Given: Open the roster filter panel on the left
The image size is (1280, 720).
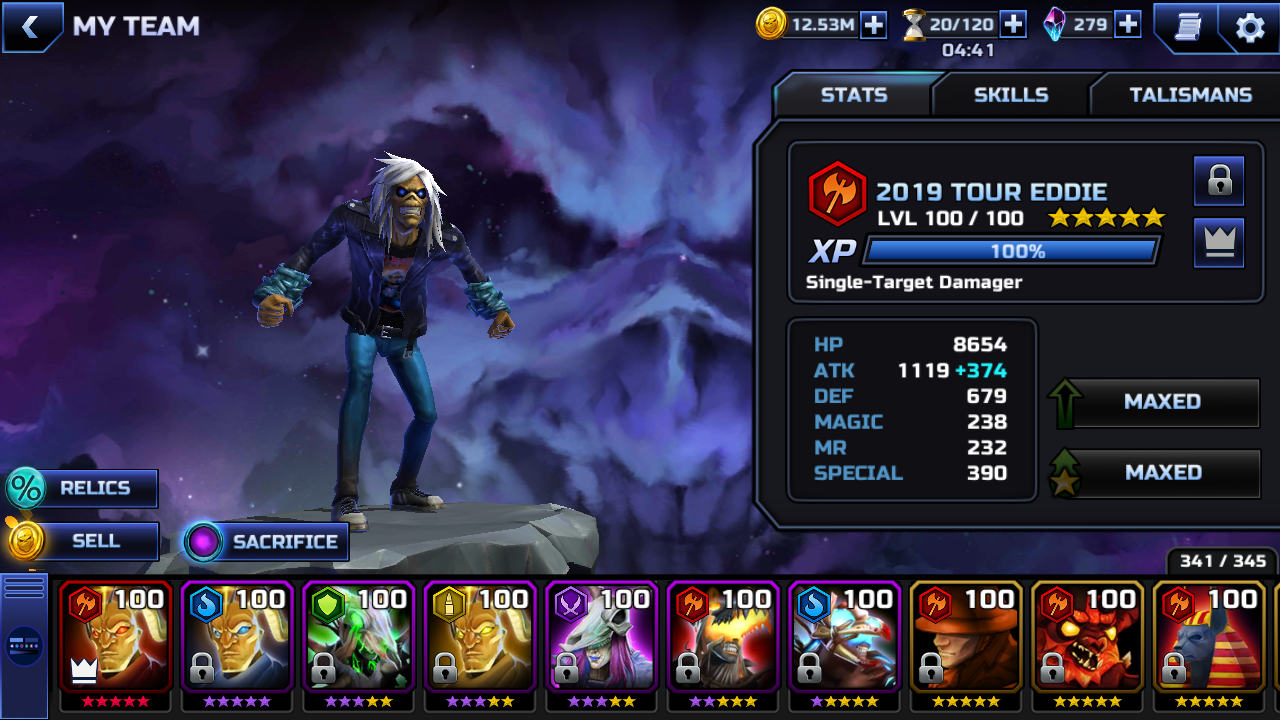Looking at the screenshot, I should (x=24, y=645).
